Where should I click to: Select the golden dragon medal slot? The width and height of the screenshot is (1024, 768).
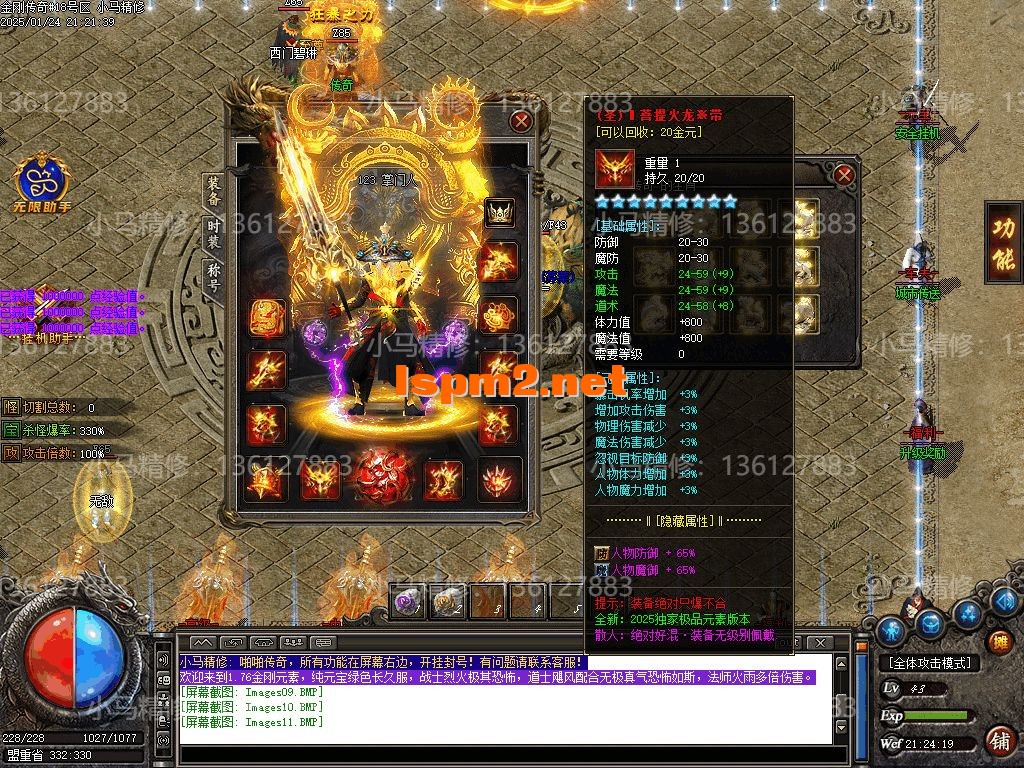(265, 316)
